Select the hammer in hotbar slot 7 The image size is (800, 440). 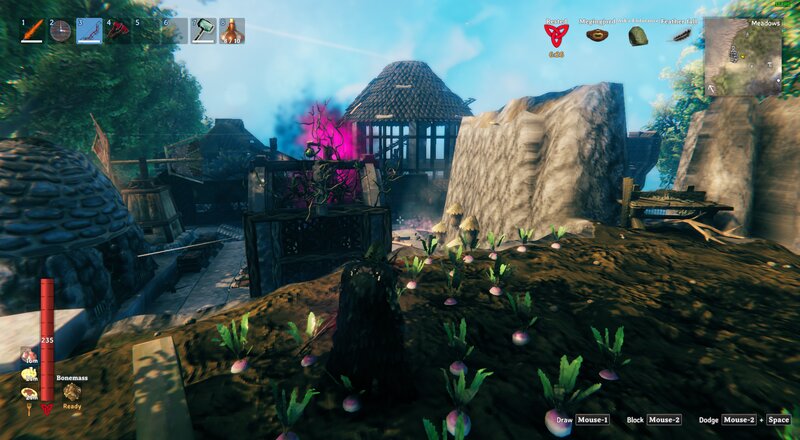tap(204, 30)
